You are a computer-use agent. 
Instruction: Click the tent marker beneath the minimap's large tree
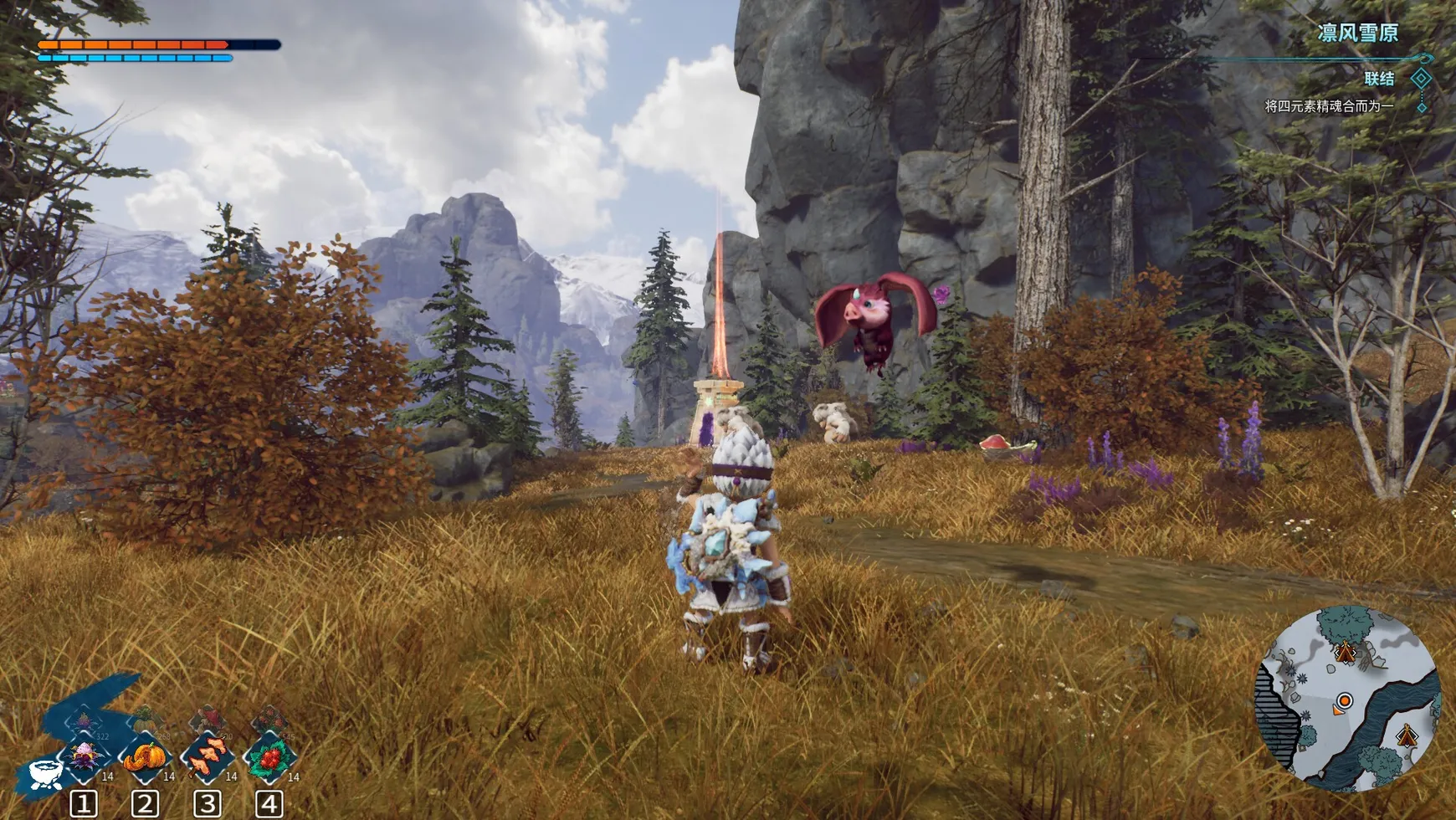(x=1346, y=652)
